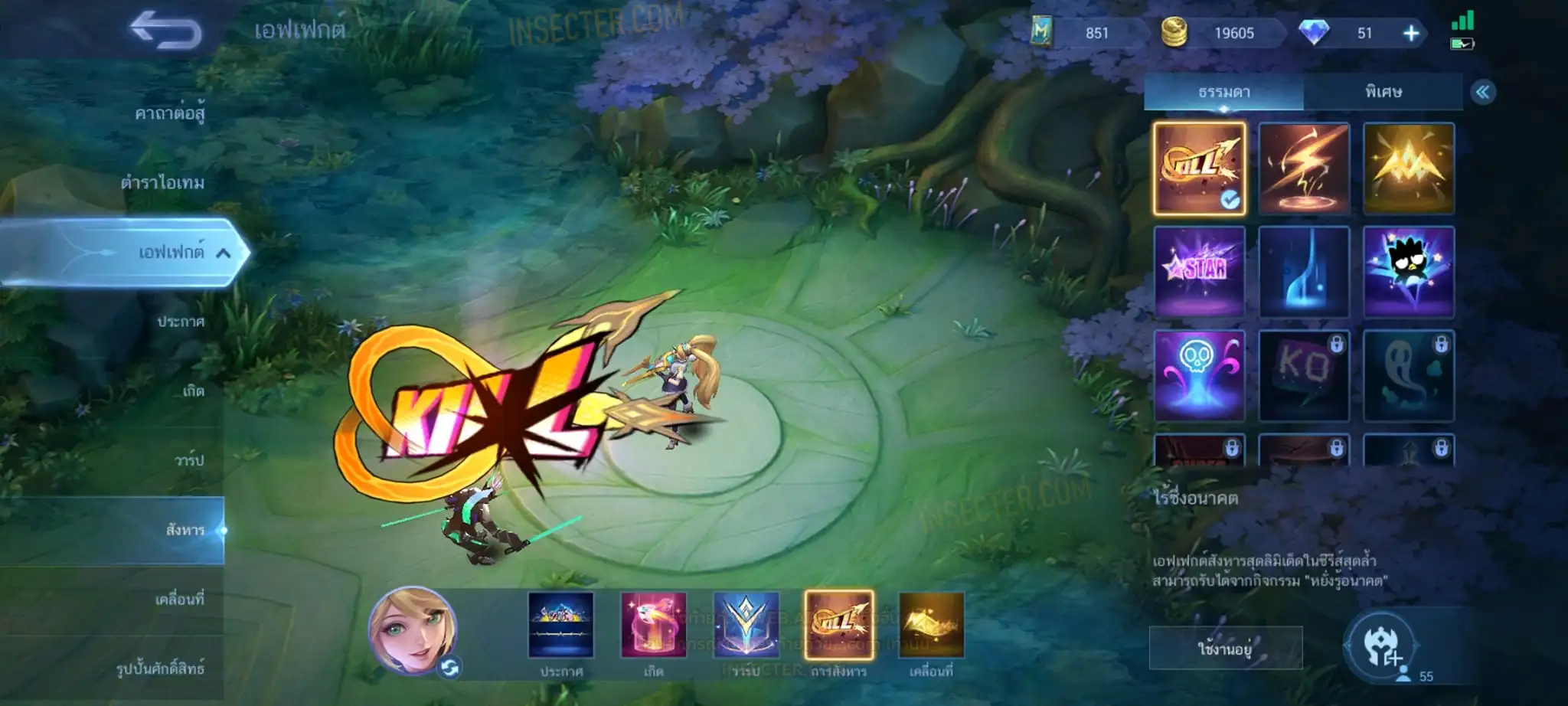Select the เกิด submenu item
This screenshot has width=1568, height=706.
pos(193,391)
